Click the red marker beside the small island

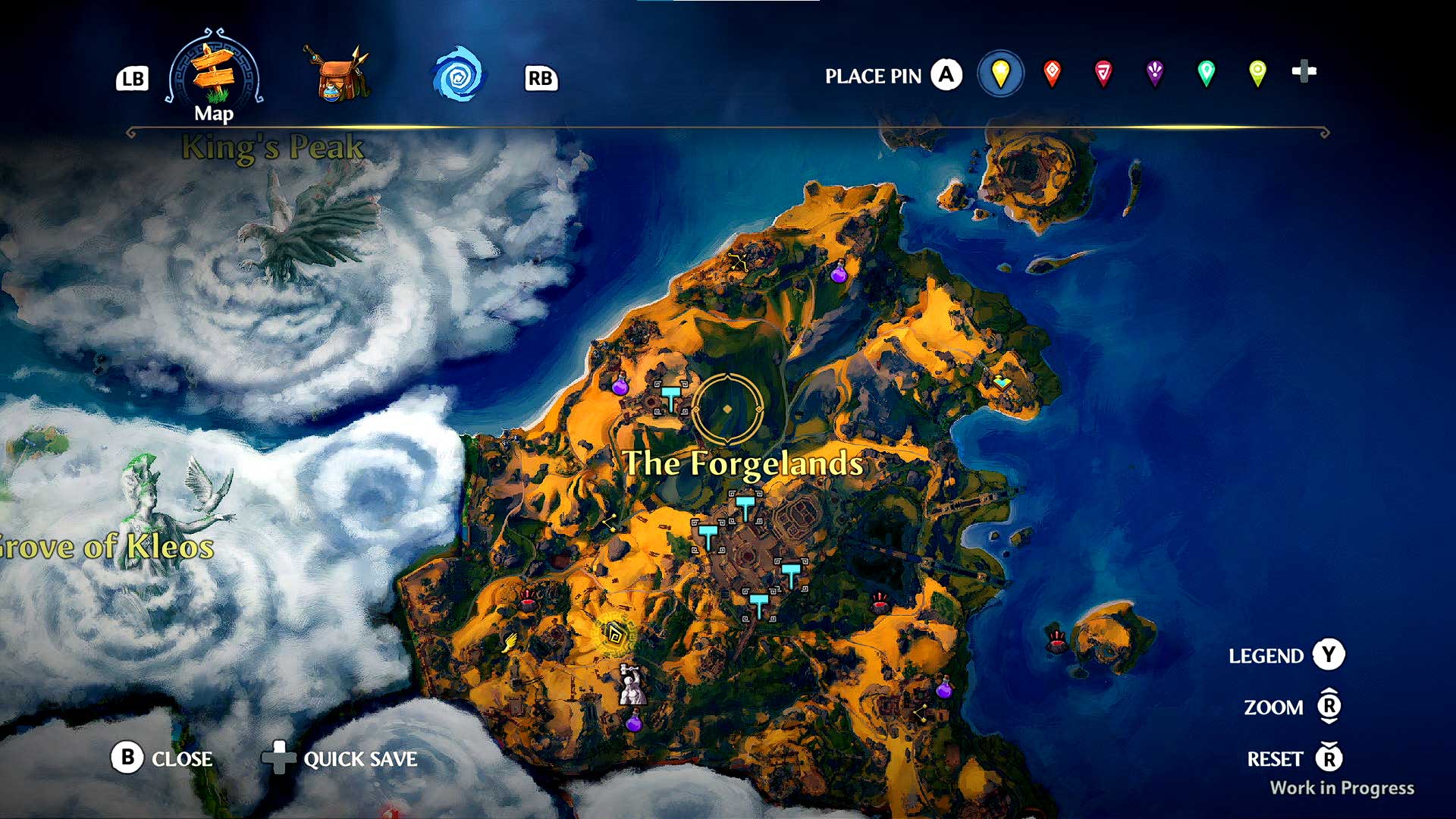(1056, 641)
